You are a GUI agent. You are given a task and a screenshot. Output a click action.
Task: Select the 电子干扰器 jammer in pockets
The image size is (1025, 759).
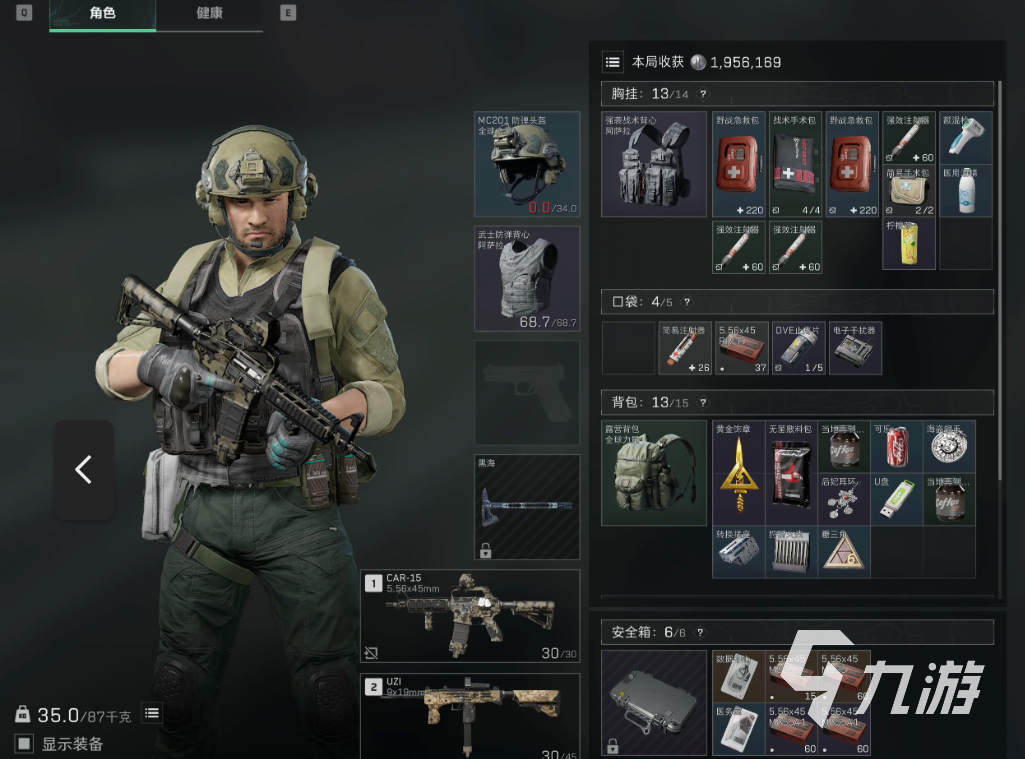click(855, 347)
